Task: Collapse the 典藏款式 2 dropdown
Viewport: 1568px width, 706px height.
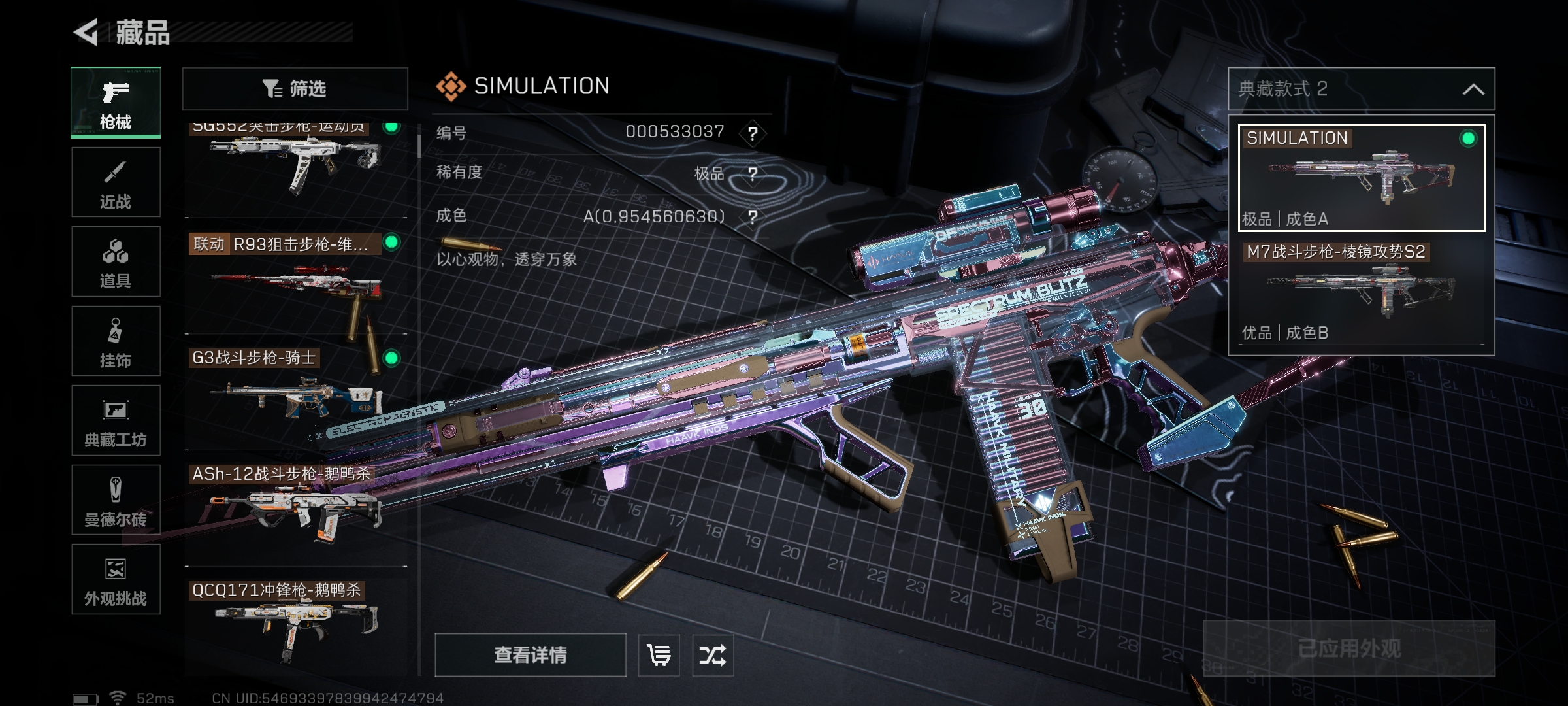Action: [1473, 89]
